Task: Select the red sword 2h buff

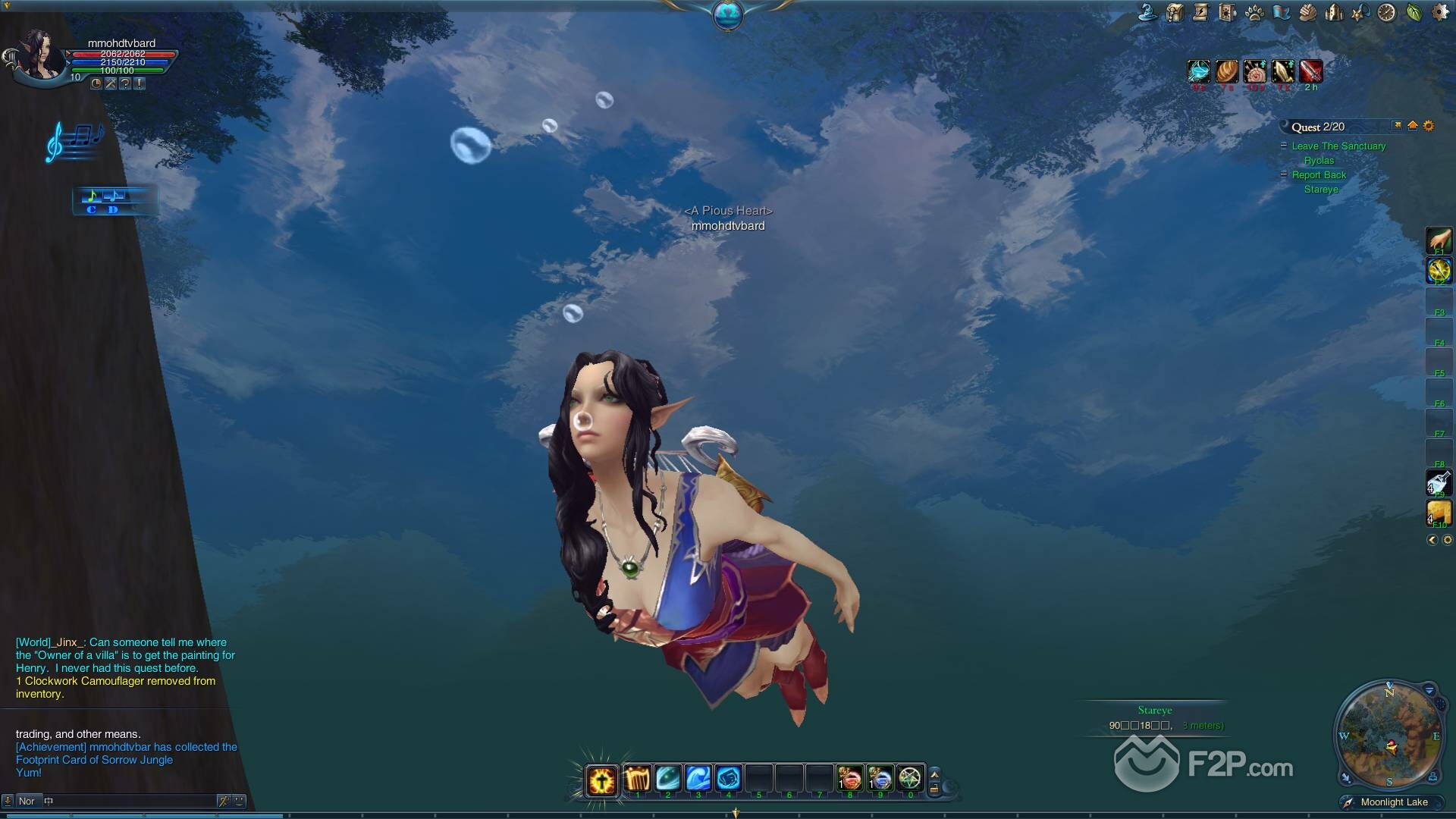Action: point(1310,71)
